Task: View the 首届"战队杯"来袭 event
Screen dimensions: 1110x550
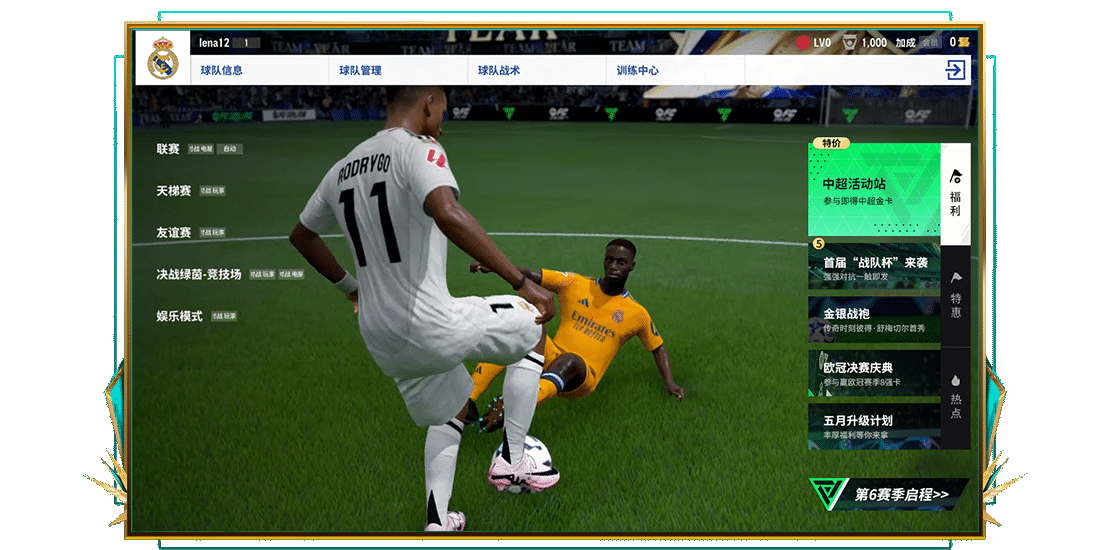Action: point(874,267)
